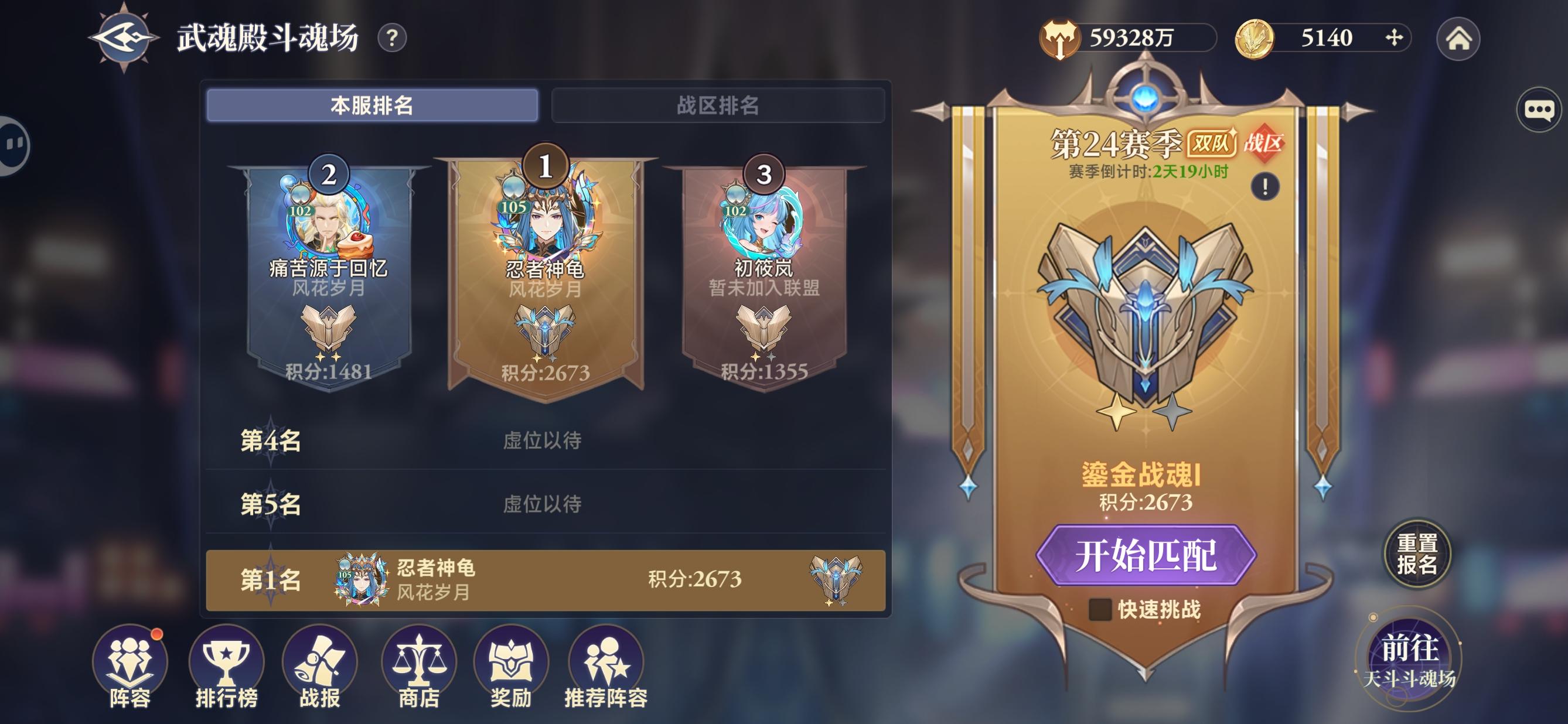Click the question mark help icon
The height and width of the screenshot is (724, 1568).
[393, 37]
